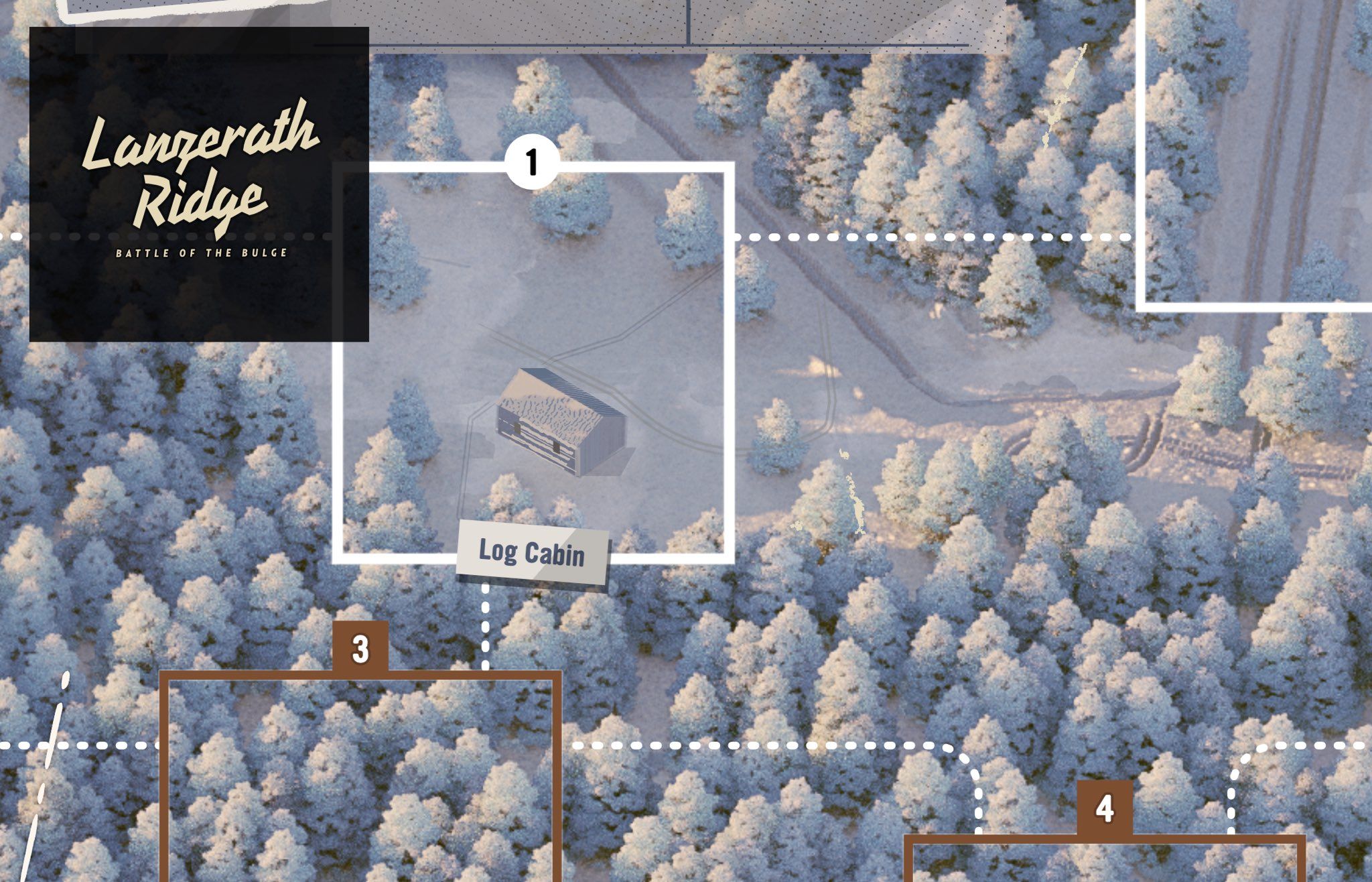Select map location marker 1

click(x=532, y=163)
